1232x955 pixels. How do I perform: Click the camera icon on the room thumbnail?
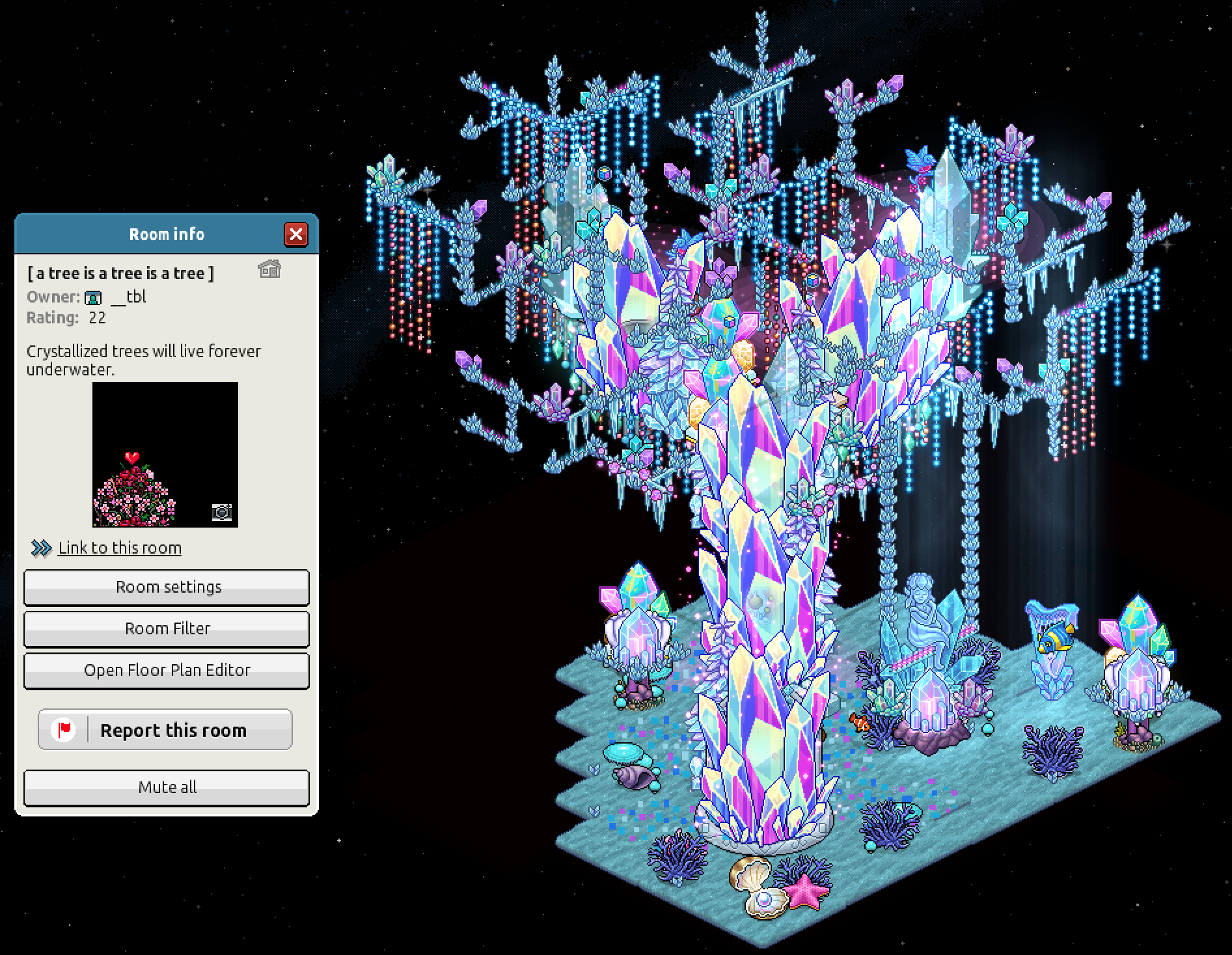click(x=223, y=512)
